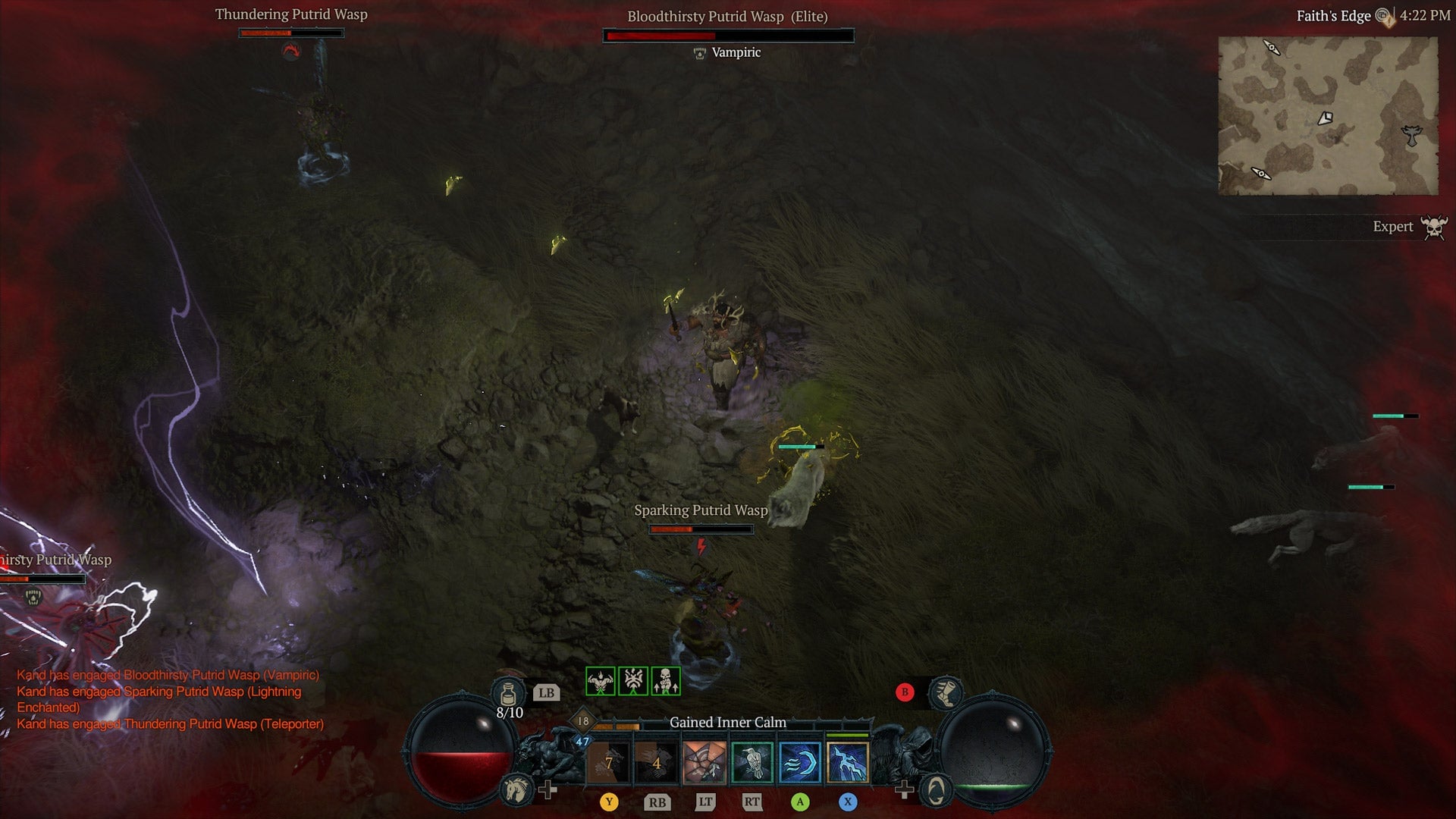Image resolution: width=1456 pixels, height=819 pixels.
Task: Click the skull buff icon in the green row
Action: click(x=665, y=682)
